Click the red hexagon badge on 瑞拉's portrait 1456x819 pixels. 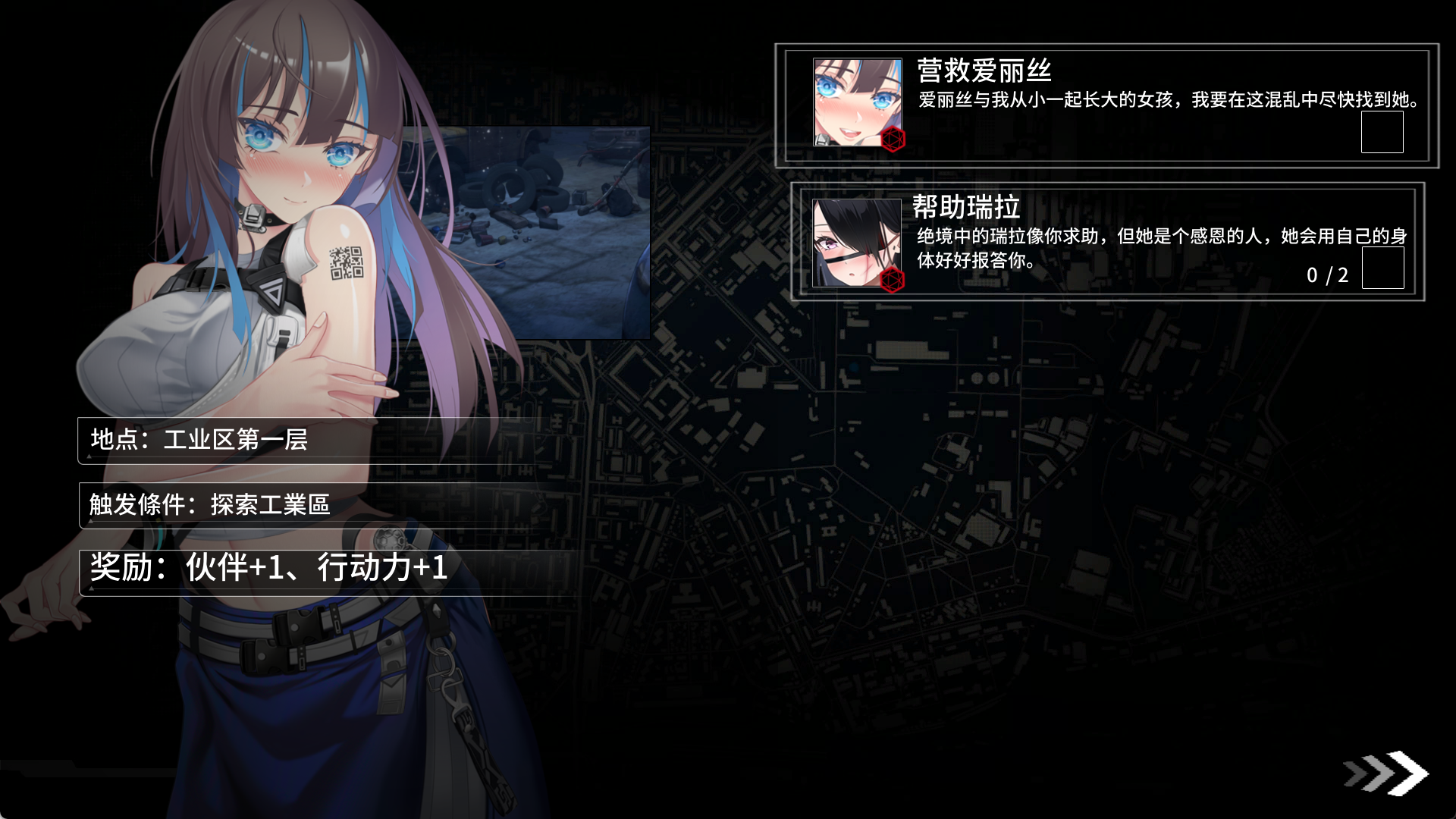click(893, 282)
